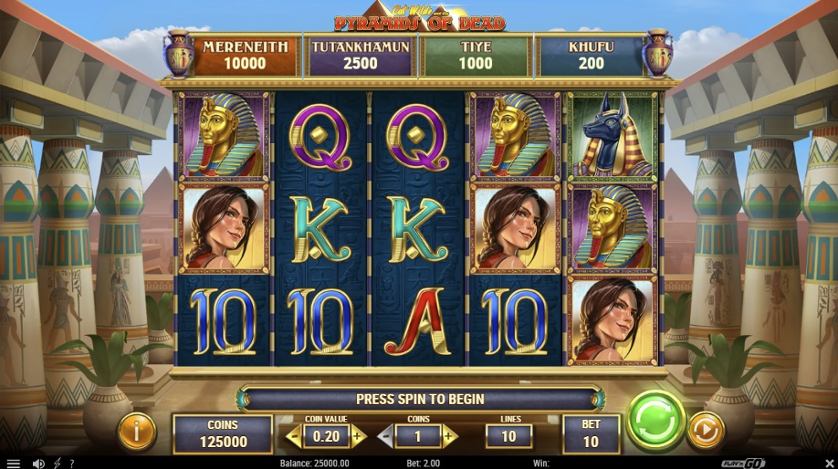Image resolution: width=838 pixels, height=469 pixels.
Task: Decrease the coin value
Action: pyautogui.click(x=294, y=436)
